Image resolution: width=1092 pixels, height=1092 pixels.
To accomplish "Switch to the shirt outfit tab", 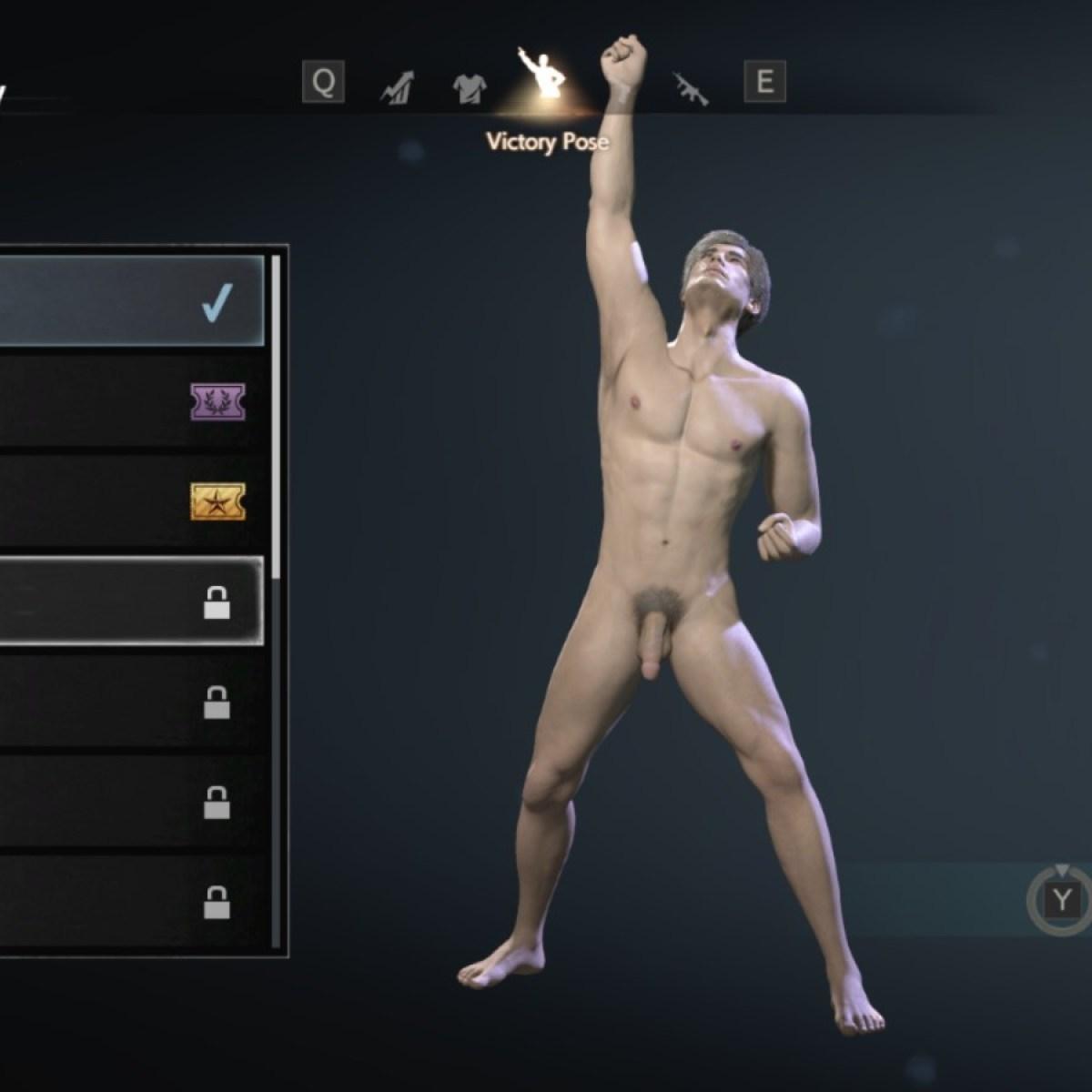I will point(470,86).
